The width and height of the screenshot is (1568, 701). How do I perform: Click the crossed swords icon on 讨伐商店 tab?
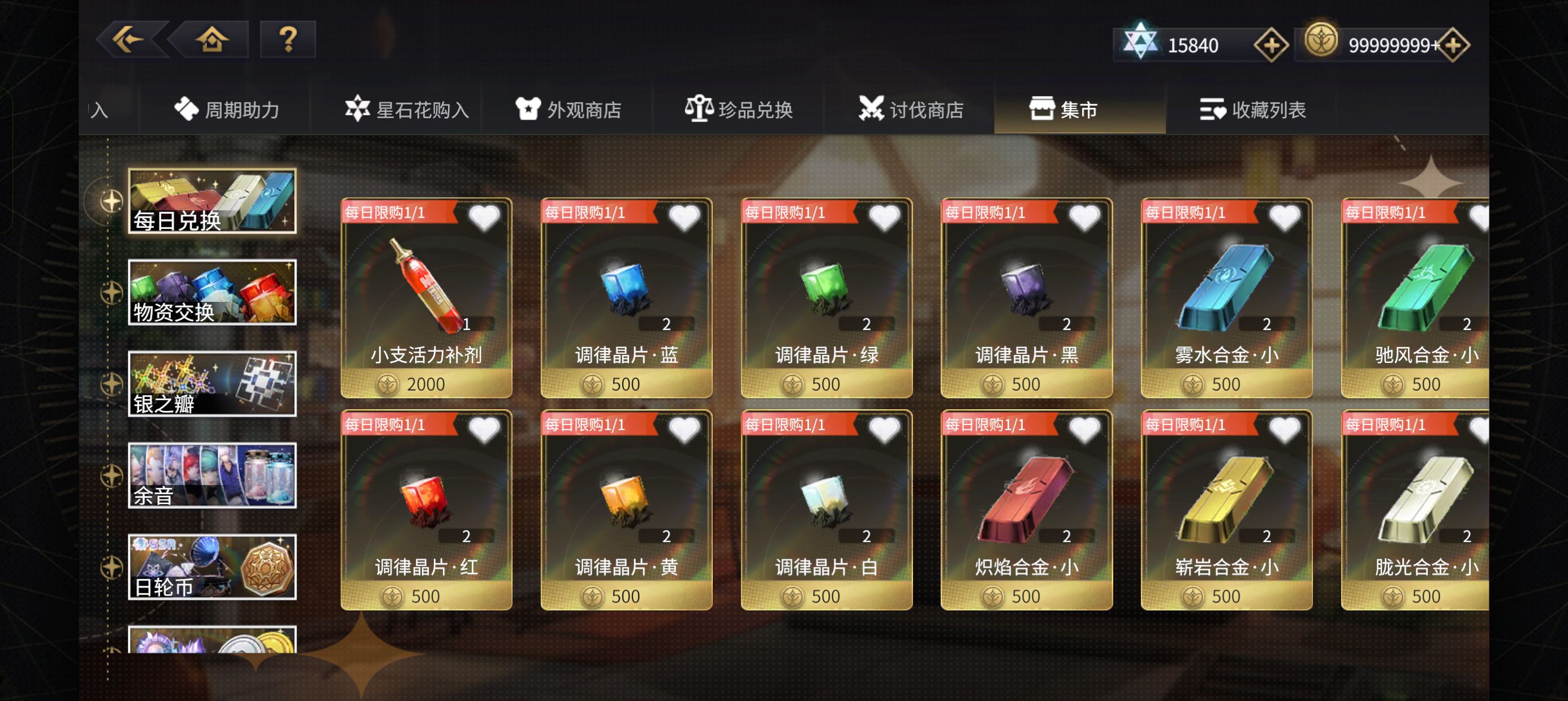873,110
